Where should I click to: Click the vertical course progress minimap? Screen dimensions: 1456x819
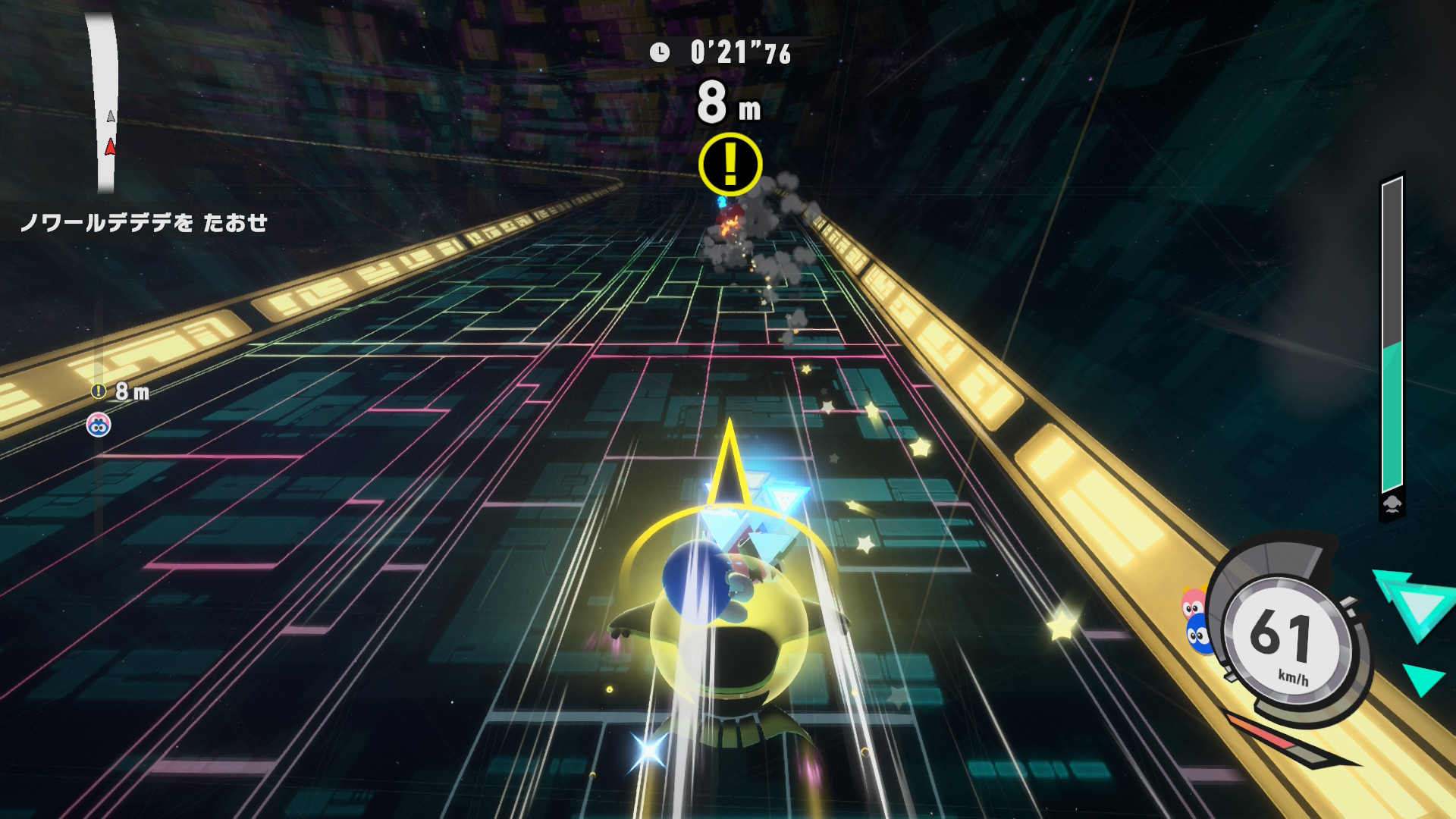[x=102, y=102]
